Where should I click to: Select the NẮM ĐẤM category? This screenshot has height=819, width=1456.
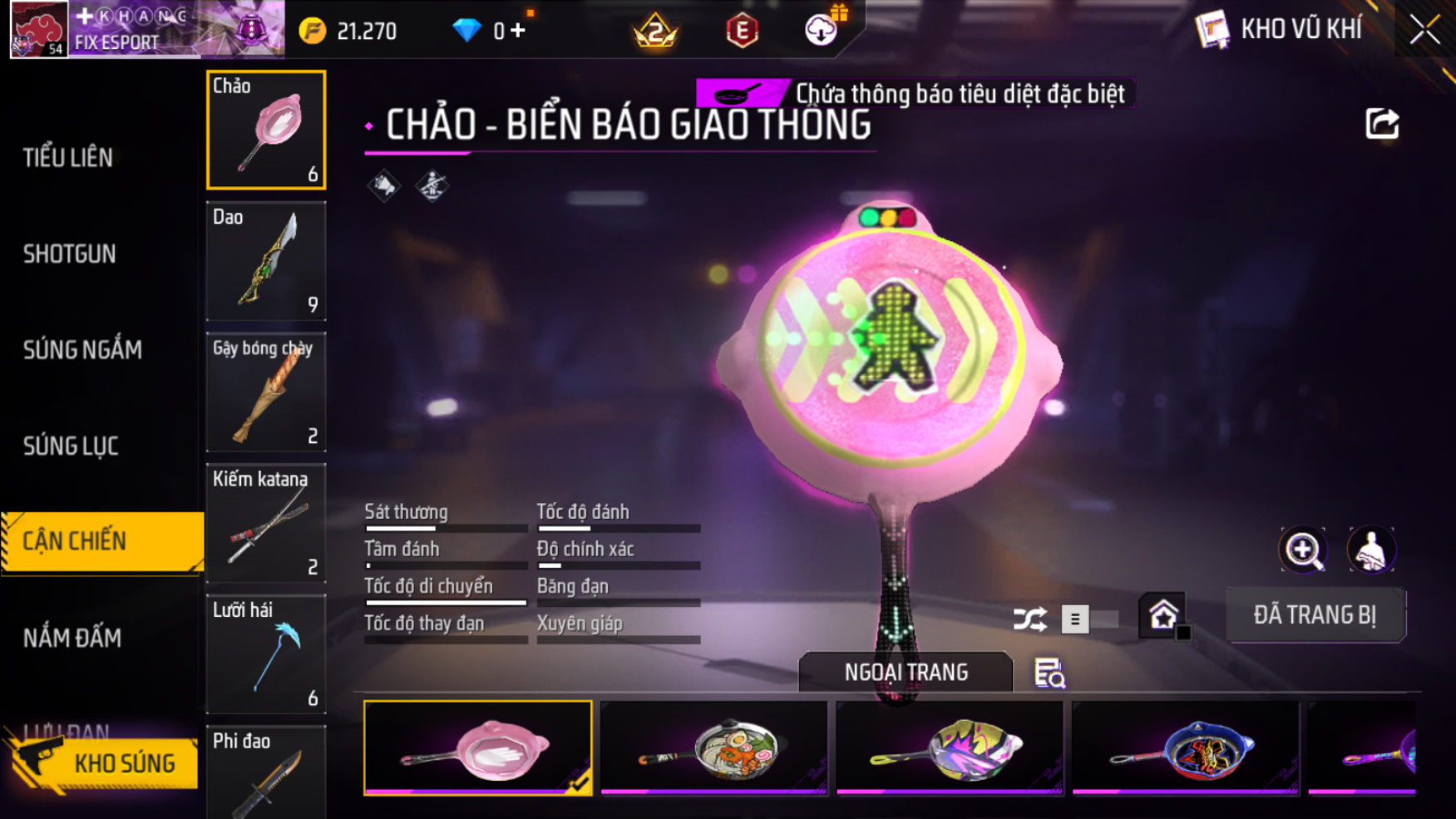click(x=72, y=638)
